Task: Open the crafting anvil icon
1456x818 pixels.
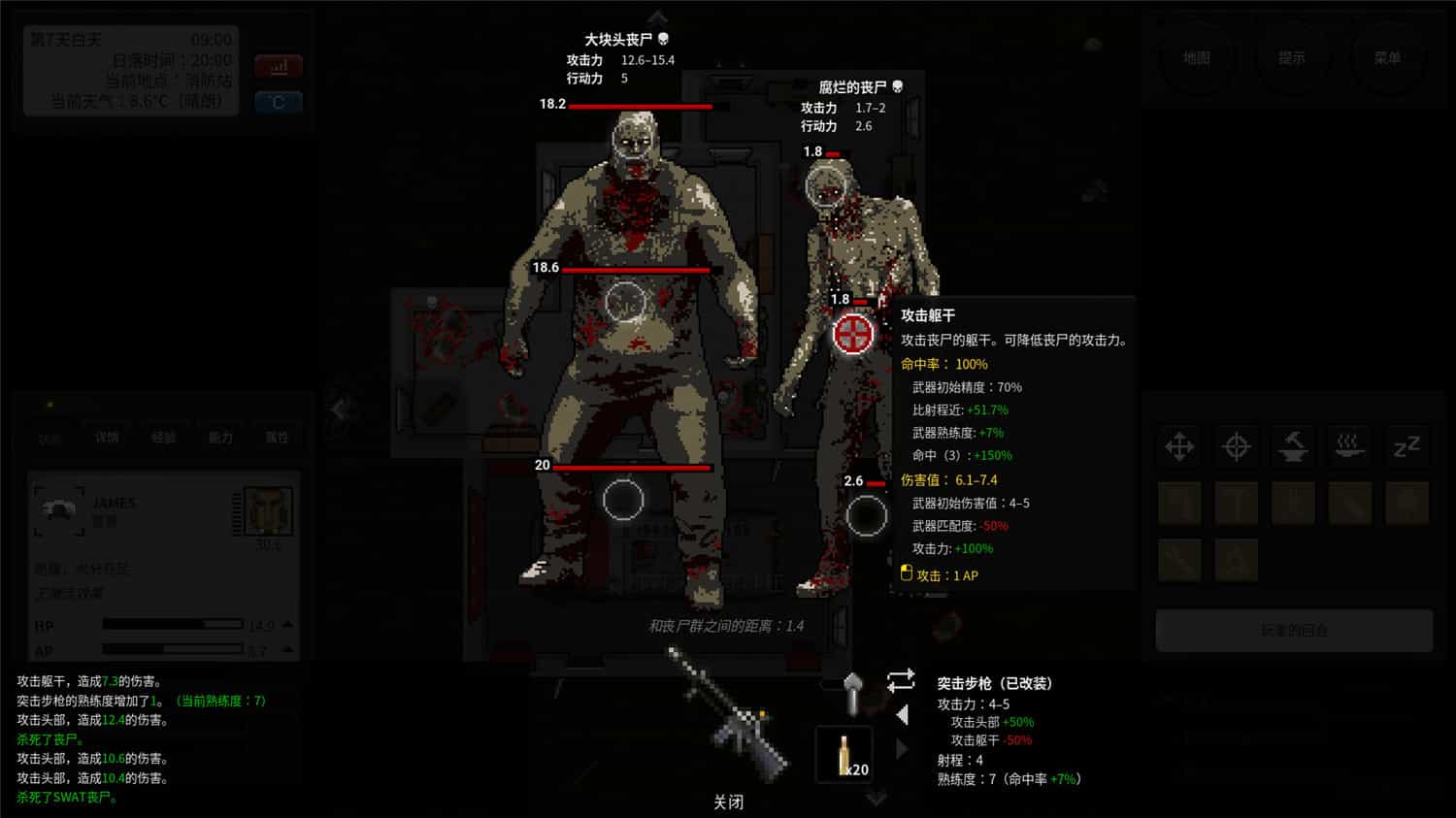Action: (1293, 446)
